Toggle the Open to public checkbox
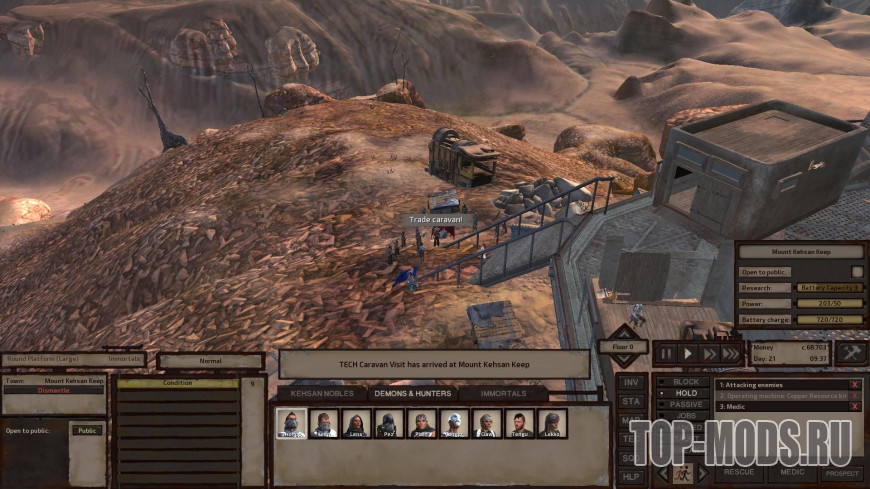 [857, 271]
